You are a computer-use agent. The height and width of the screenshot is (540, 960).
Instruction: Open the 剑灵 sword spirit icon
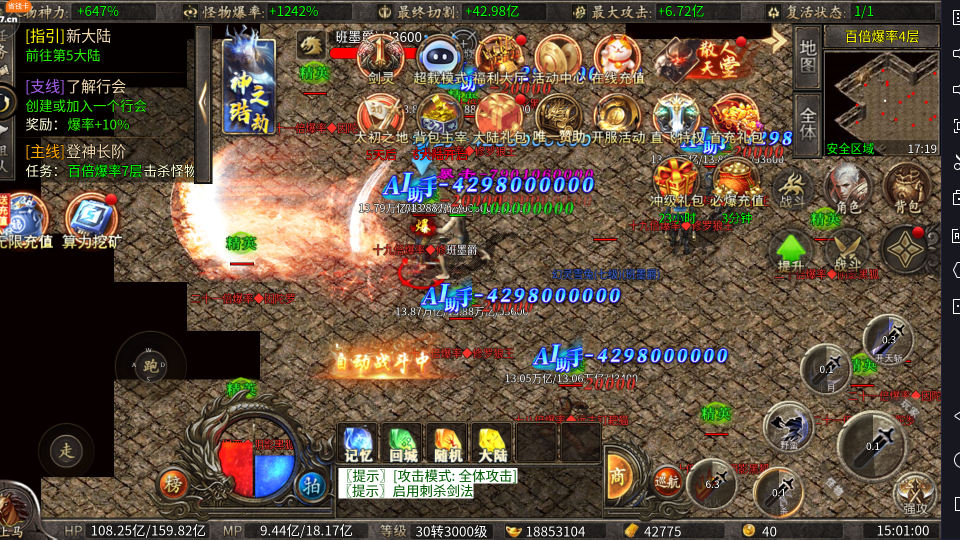pos(381,58)
